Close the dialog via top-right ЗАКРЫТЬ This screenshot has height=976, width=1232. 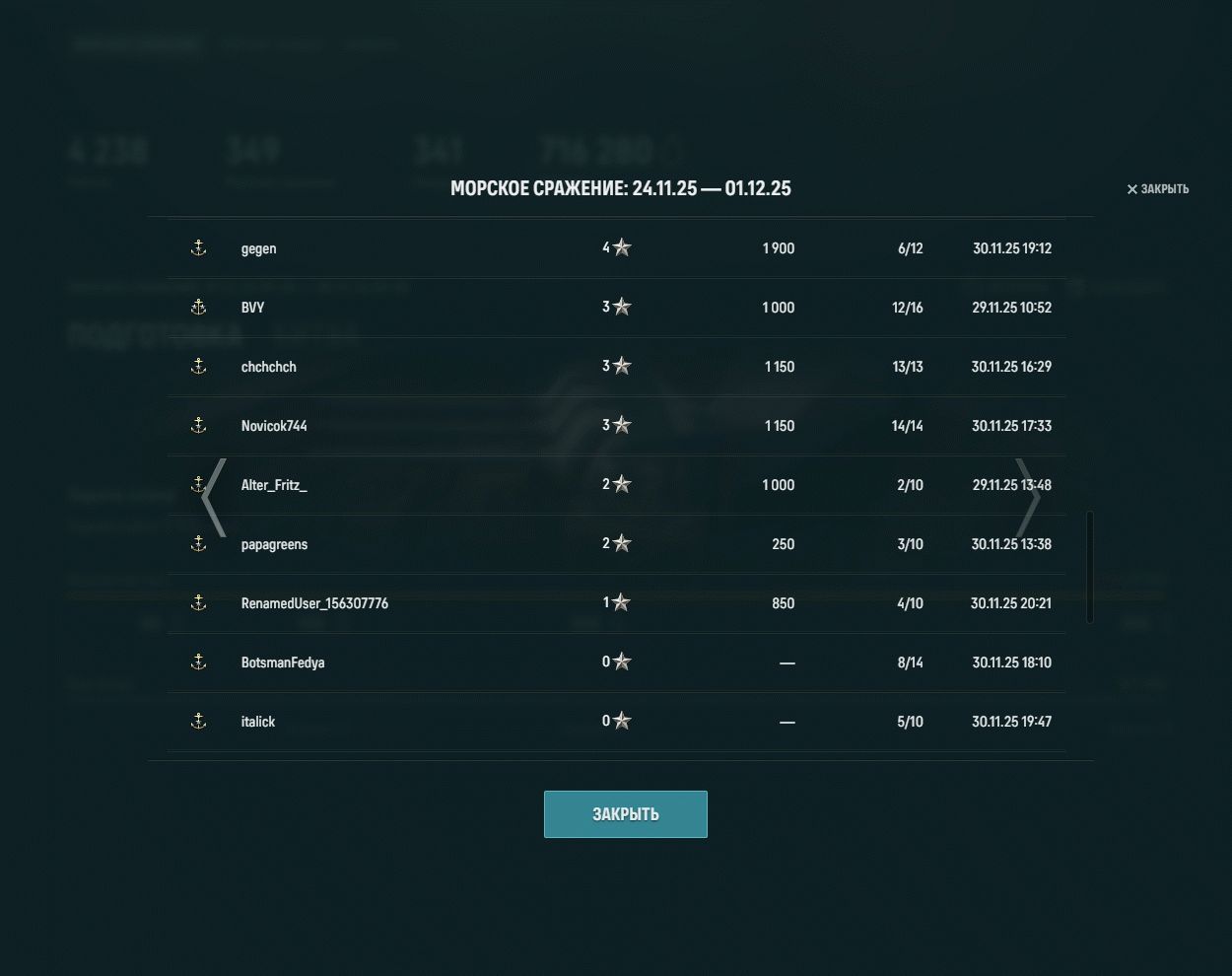click(1158, 189)
